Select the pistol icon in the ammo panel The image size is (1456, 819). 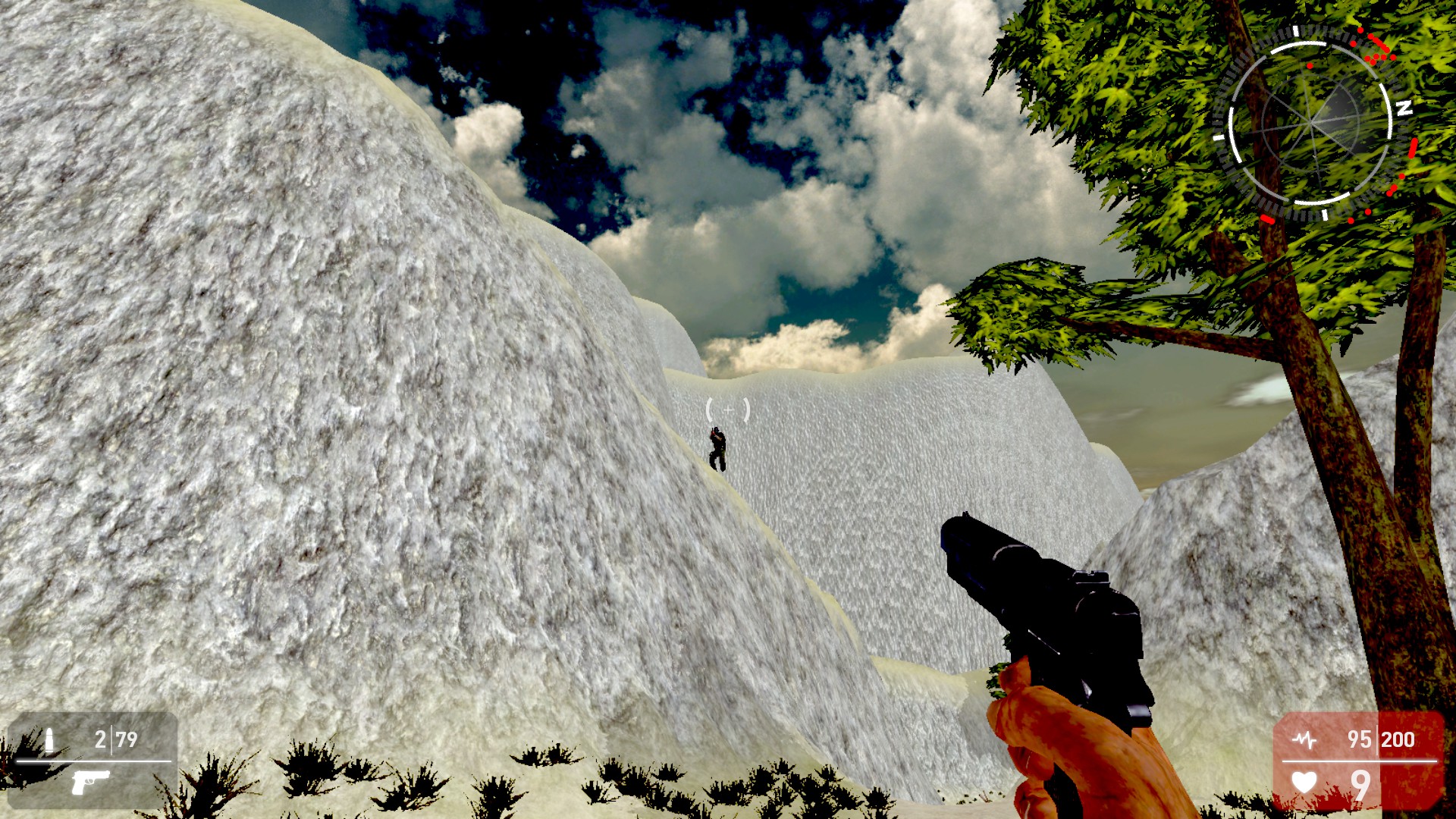[x=90, y=783]
